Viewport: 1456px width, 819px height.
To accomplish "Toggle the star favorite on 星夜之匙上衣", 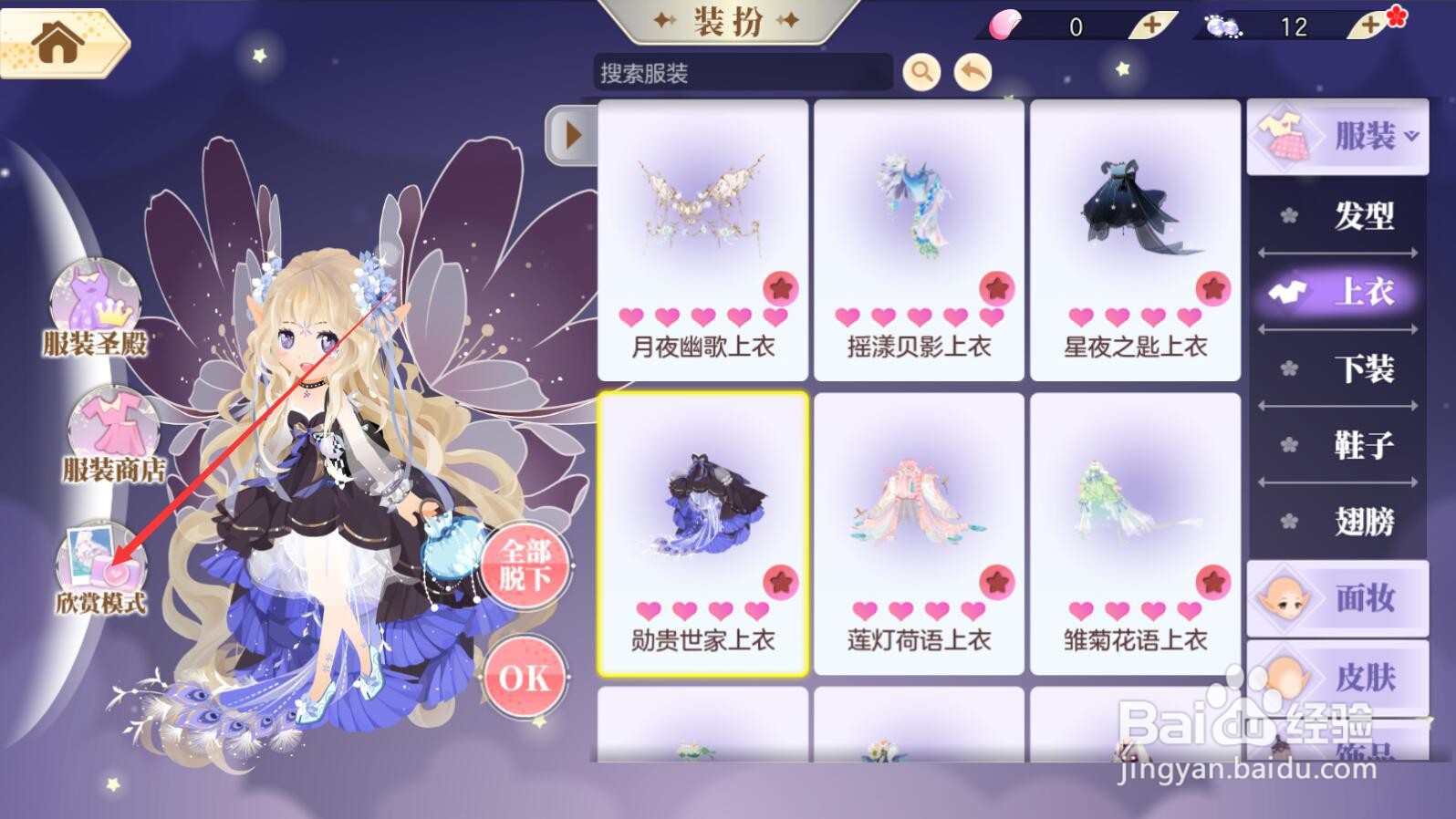I will [x=1212, y=287].
